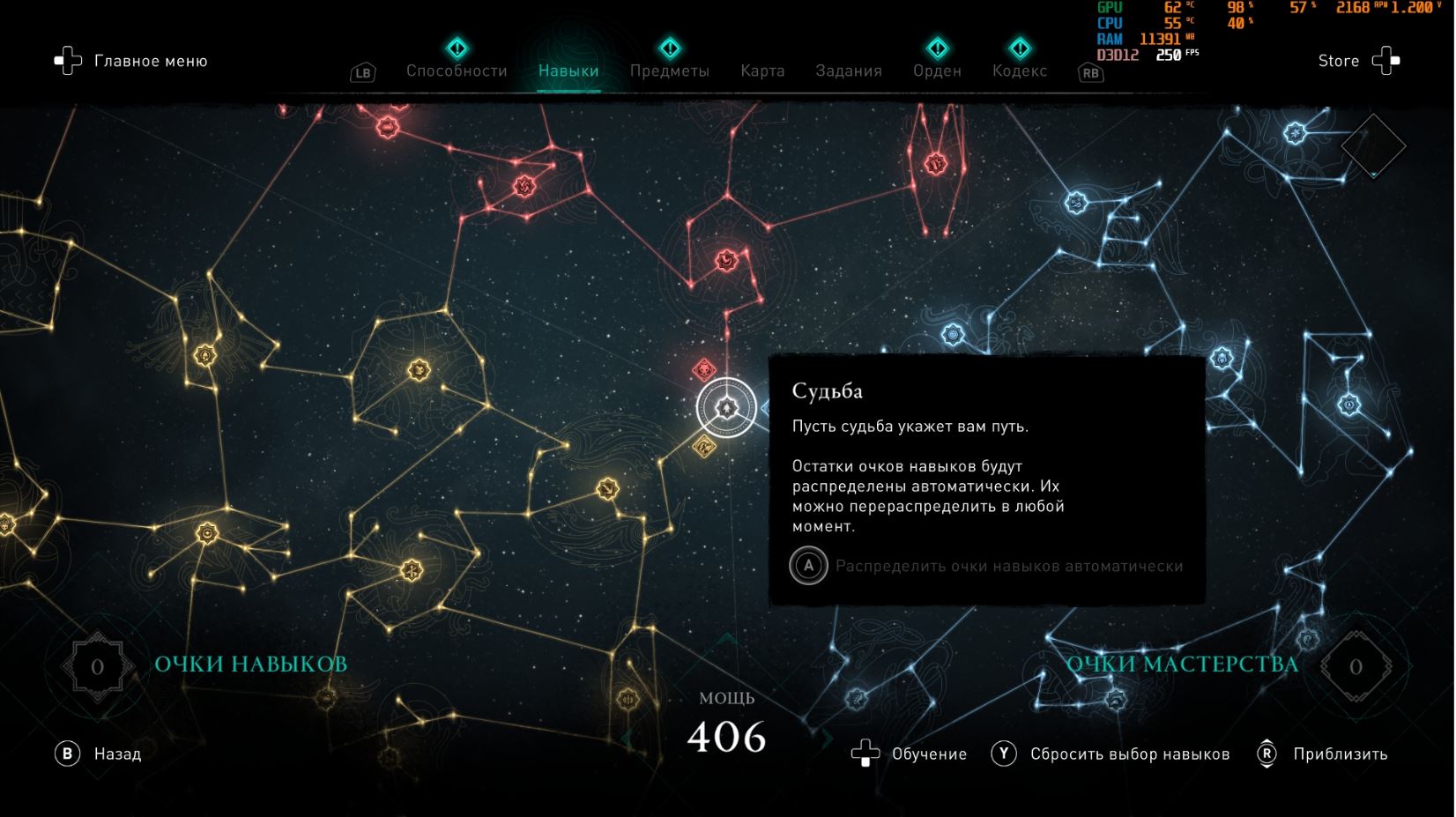
Task: Switch to the Орден tab
Action: pyautogui.click(x=937, y=71)
